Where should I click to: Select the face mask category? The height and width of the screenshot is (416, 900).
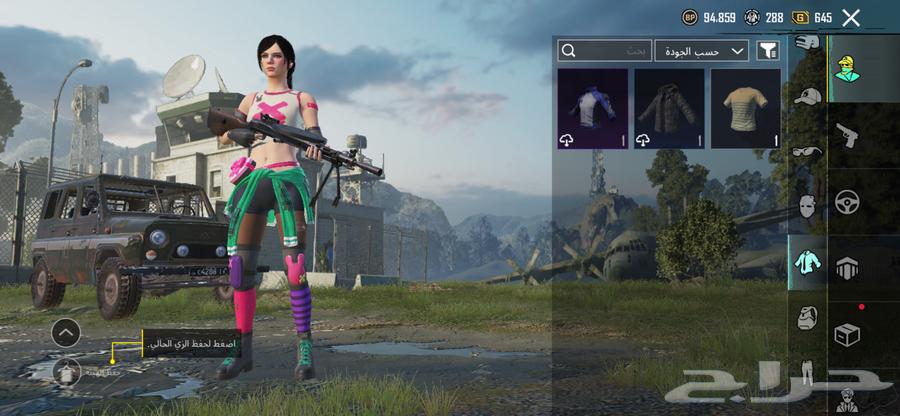coord(806,206)
